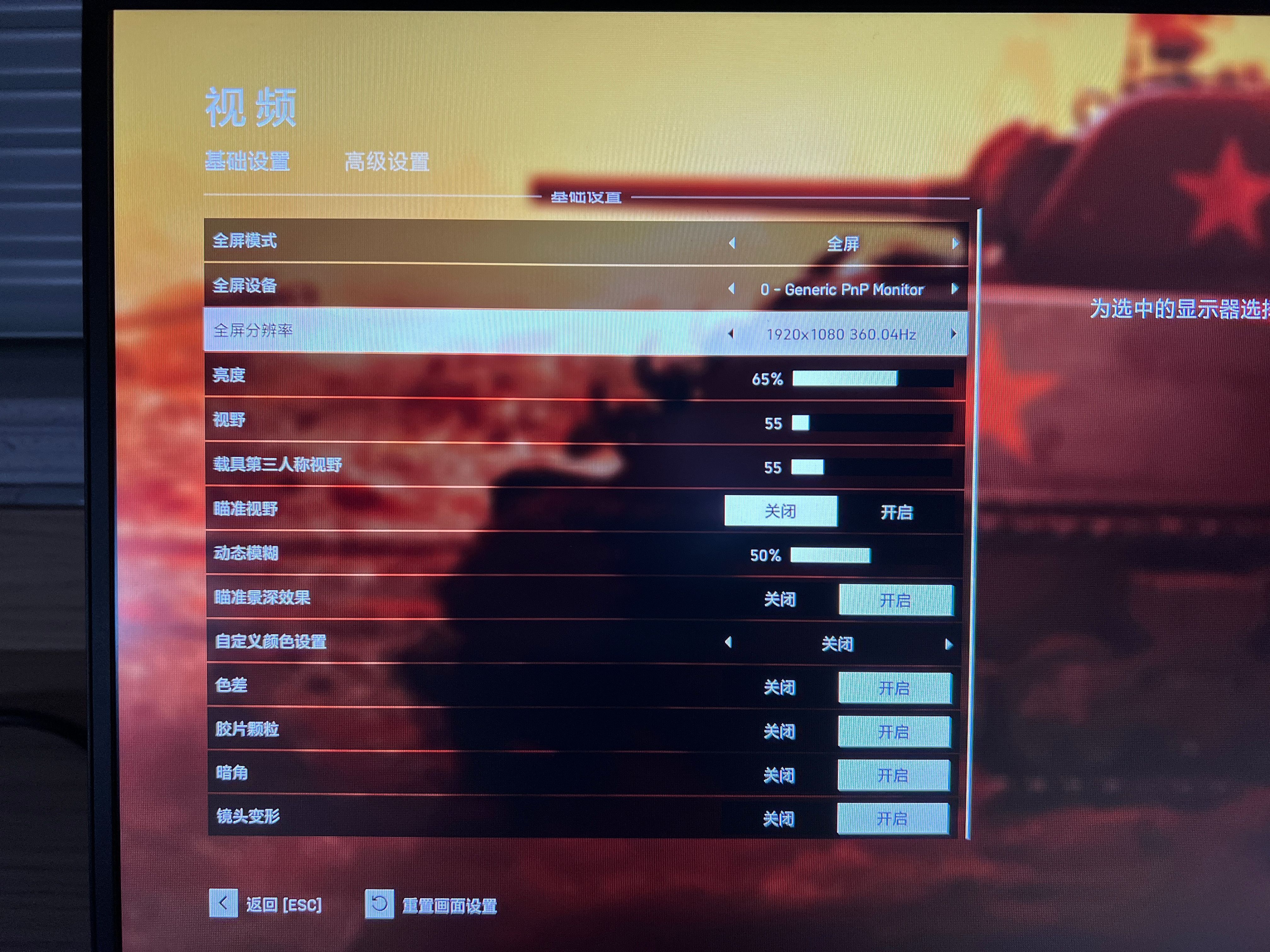The image size is (1270, 952).
Task: Click the left arrow beside 全屏设备
Action: point(733,289)
